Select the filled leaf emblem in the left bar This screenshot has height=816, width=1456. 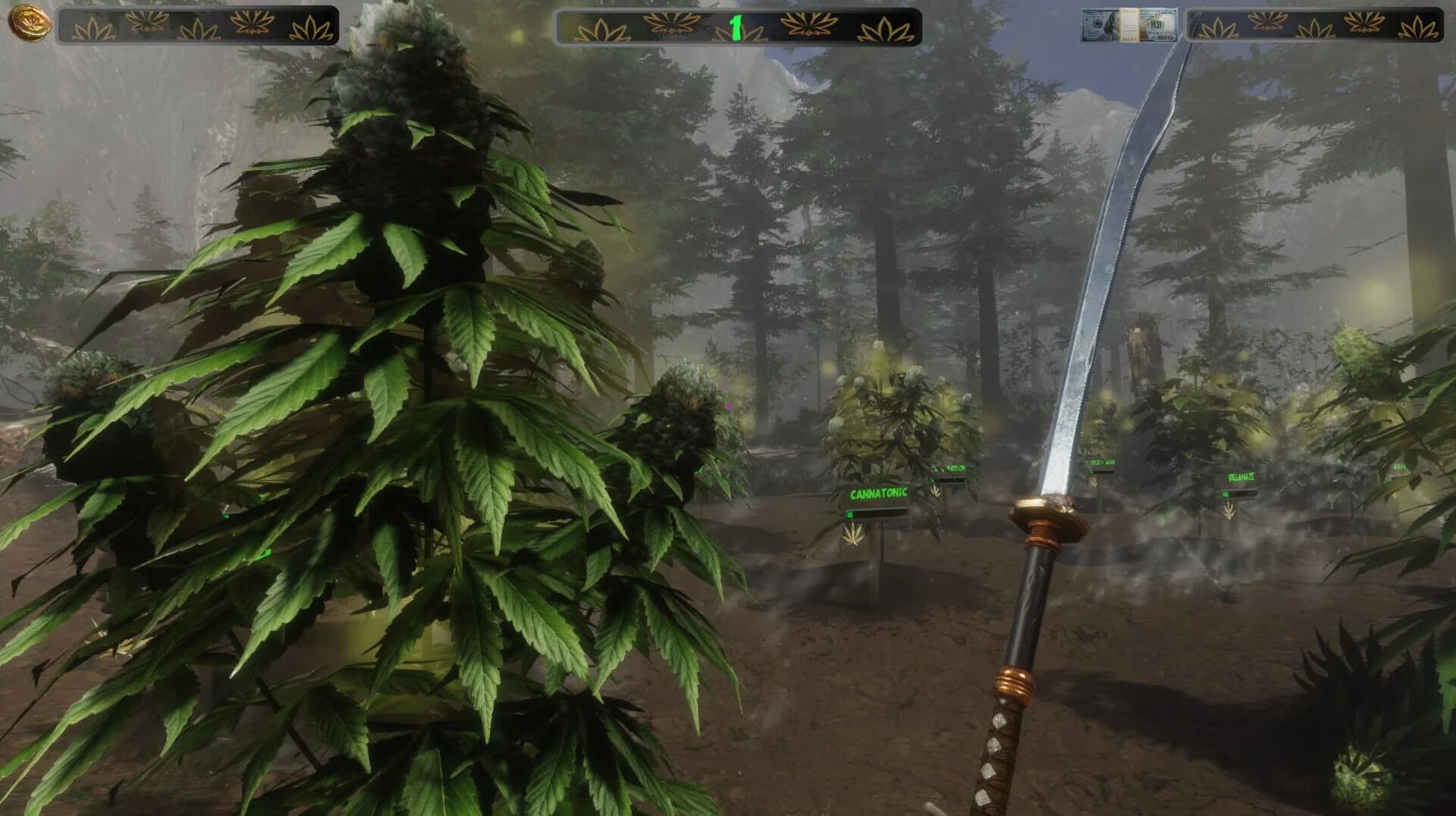click(144, 25)
